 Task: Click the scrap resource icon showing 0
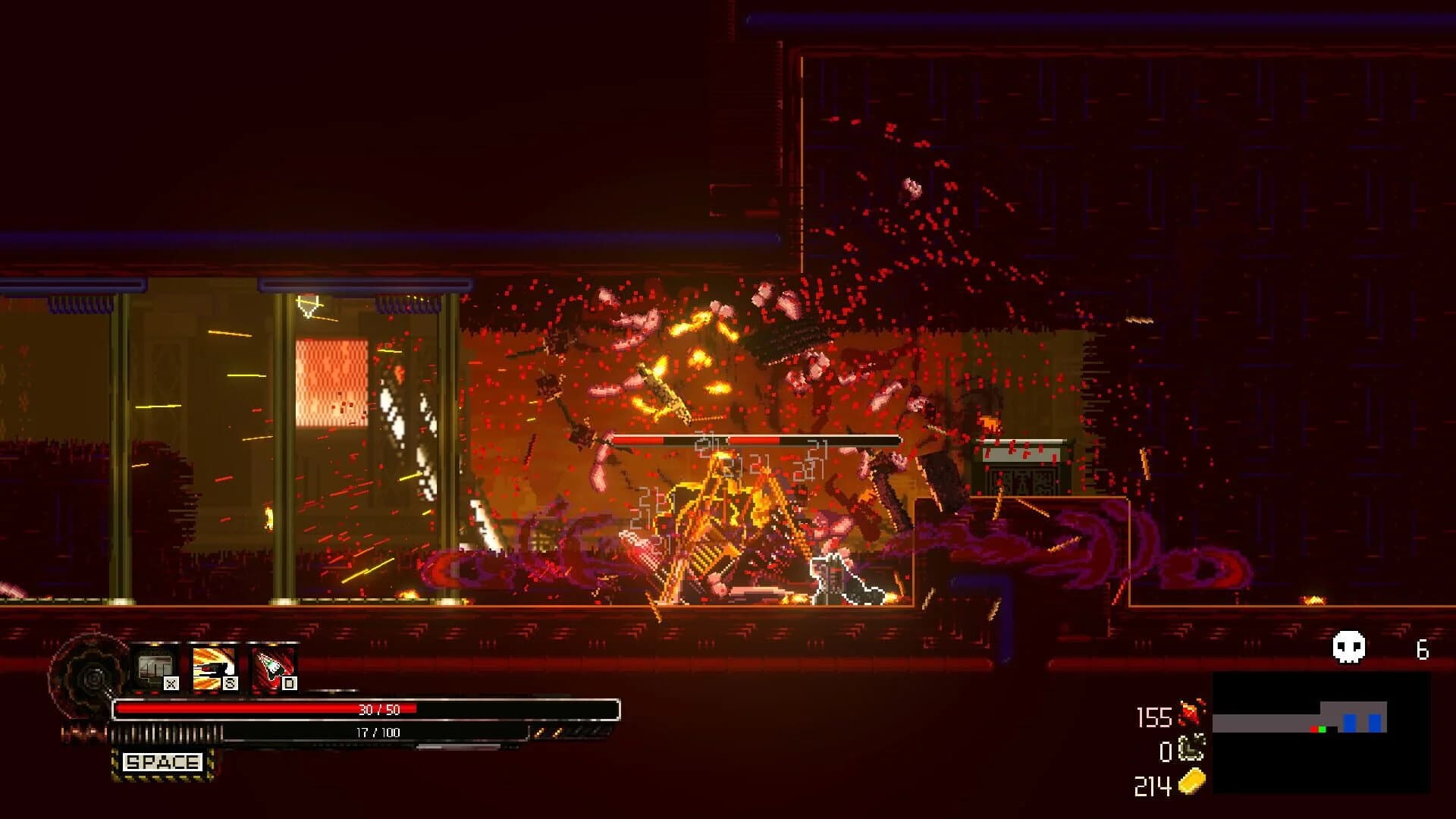pos(1191,748)
